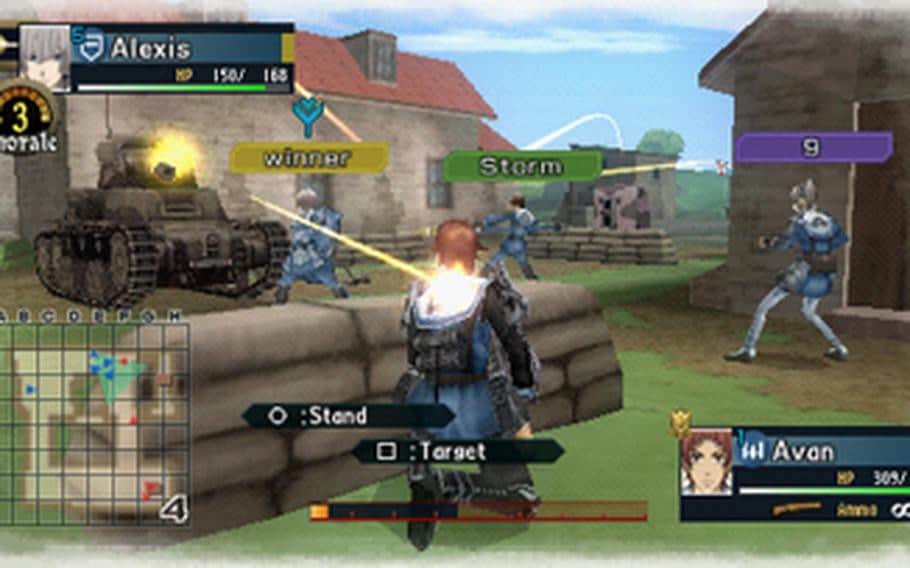
Task: Click the "winner" unit name tag
Action: (x=308, y=158)
